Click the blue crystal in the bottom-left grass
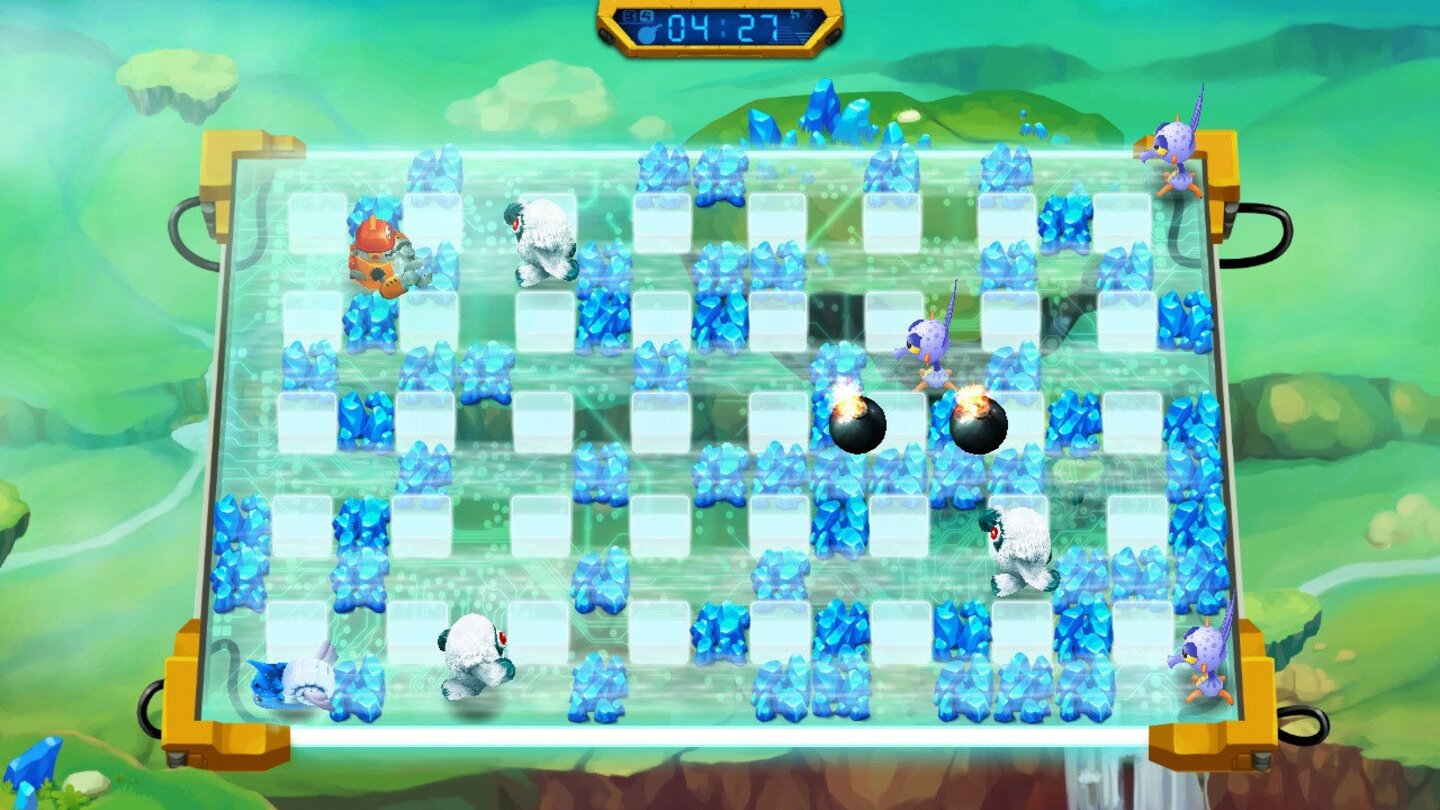This screenshot has height=810, width=1440. [x=35, y=770]
